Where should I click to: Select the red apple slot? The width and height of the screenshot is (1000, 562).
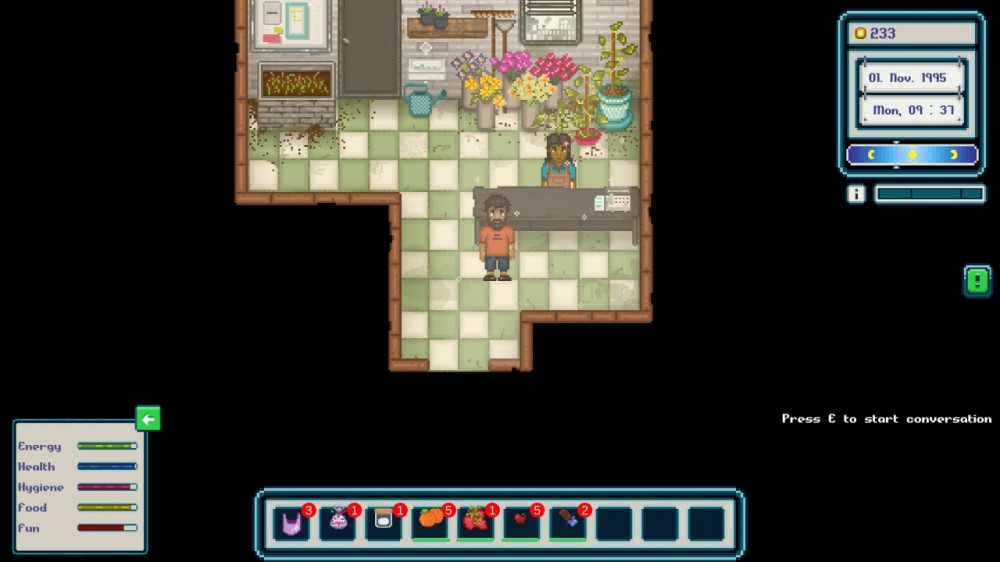point(521,523)
